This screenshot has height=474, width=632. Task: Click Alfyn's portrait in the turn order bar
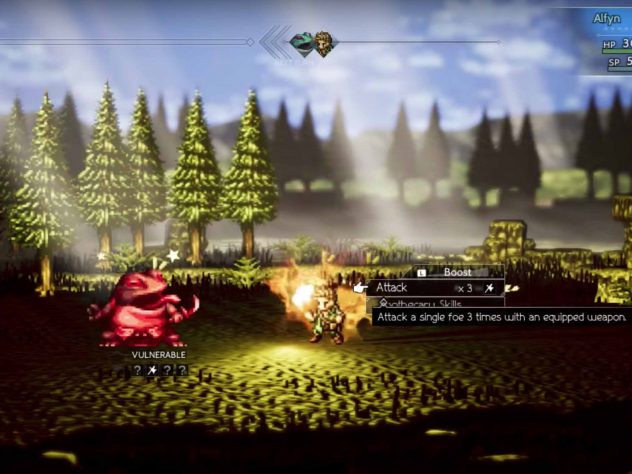pyautogui.click(x=324, y=43)
